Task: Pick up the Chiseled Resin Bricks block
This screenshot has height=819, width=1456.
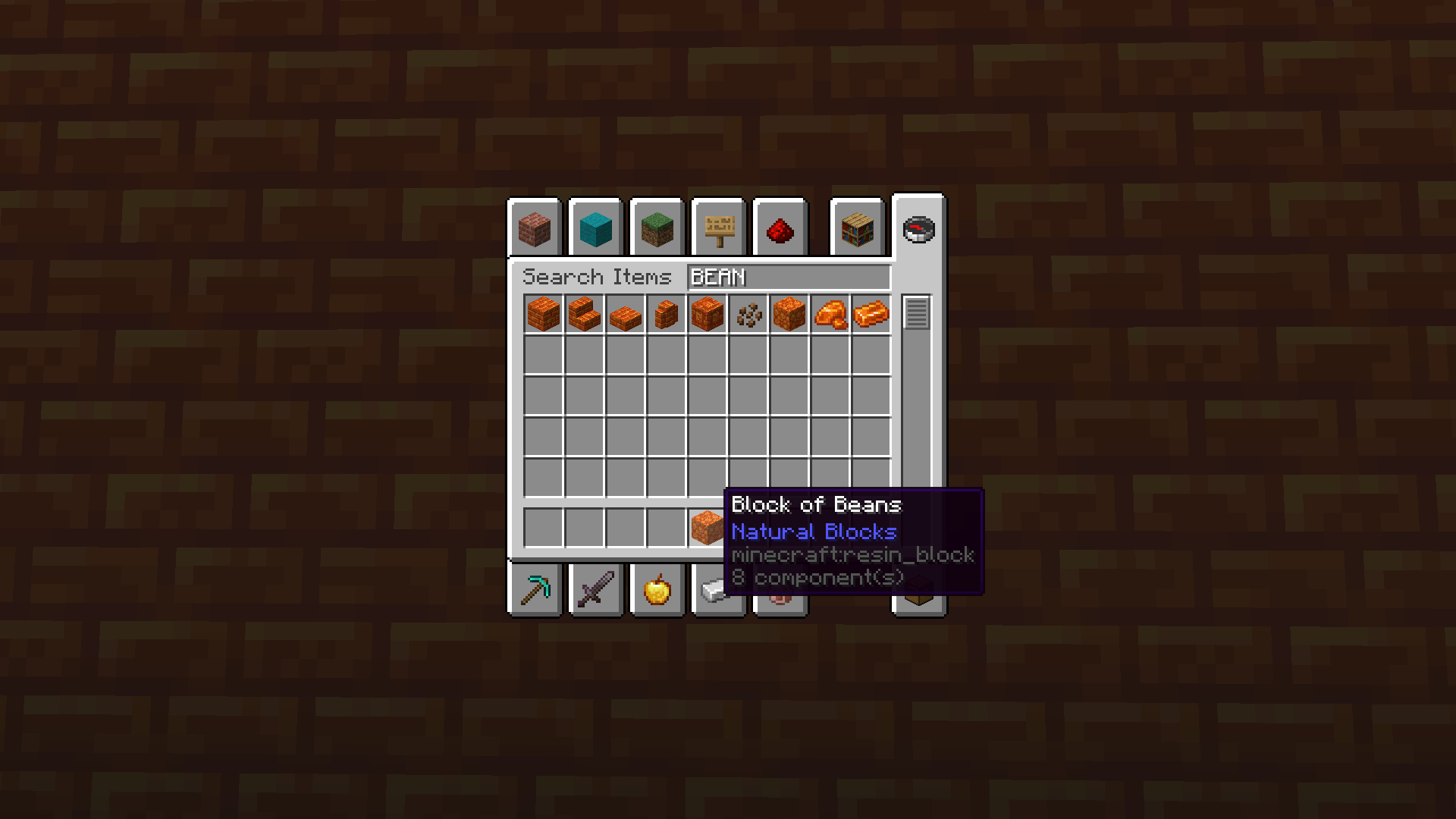Action: tap(707, 315)
